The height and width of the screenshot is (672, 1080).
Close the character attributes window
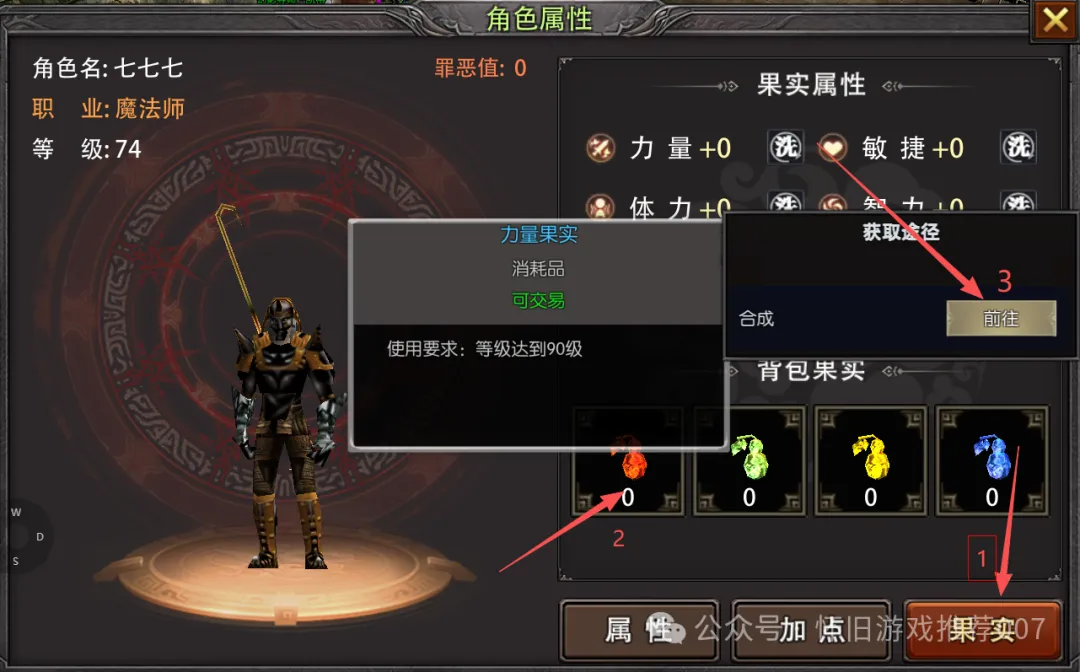click(1055, 20)
